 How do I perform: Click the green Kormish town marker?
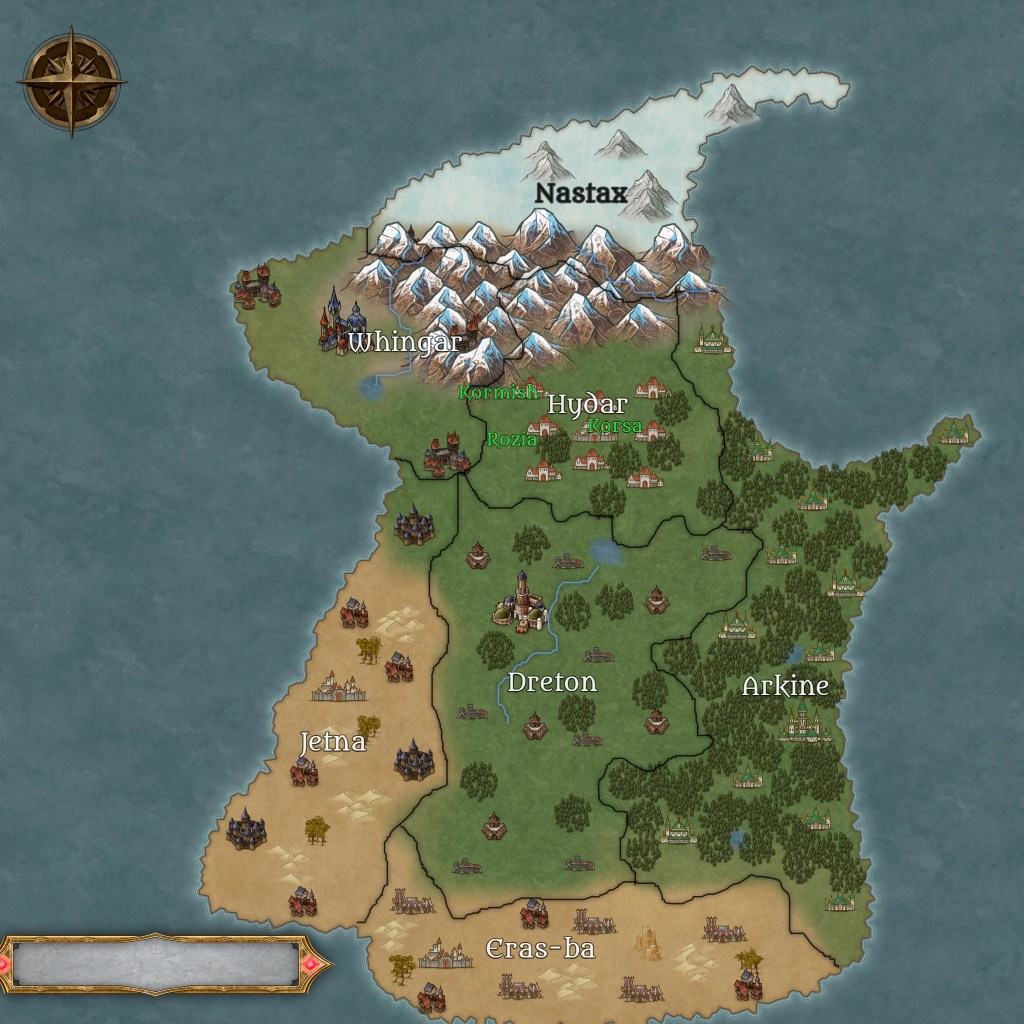click(x=497, y=392)
